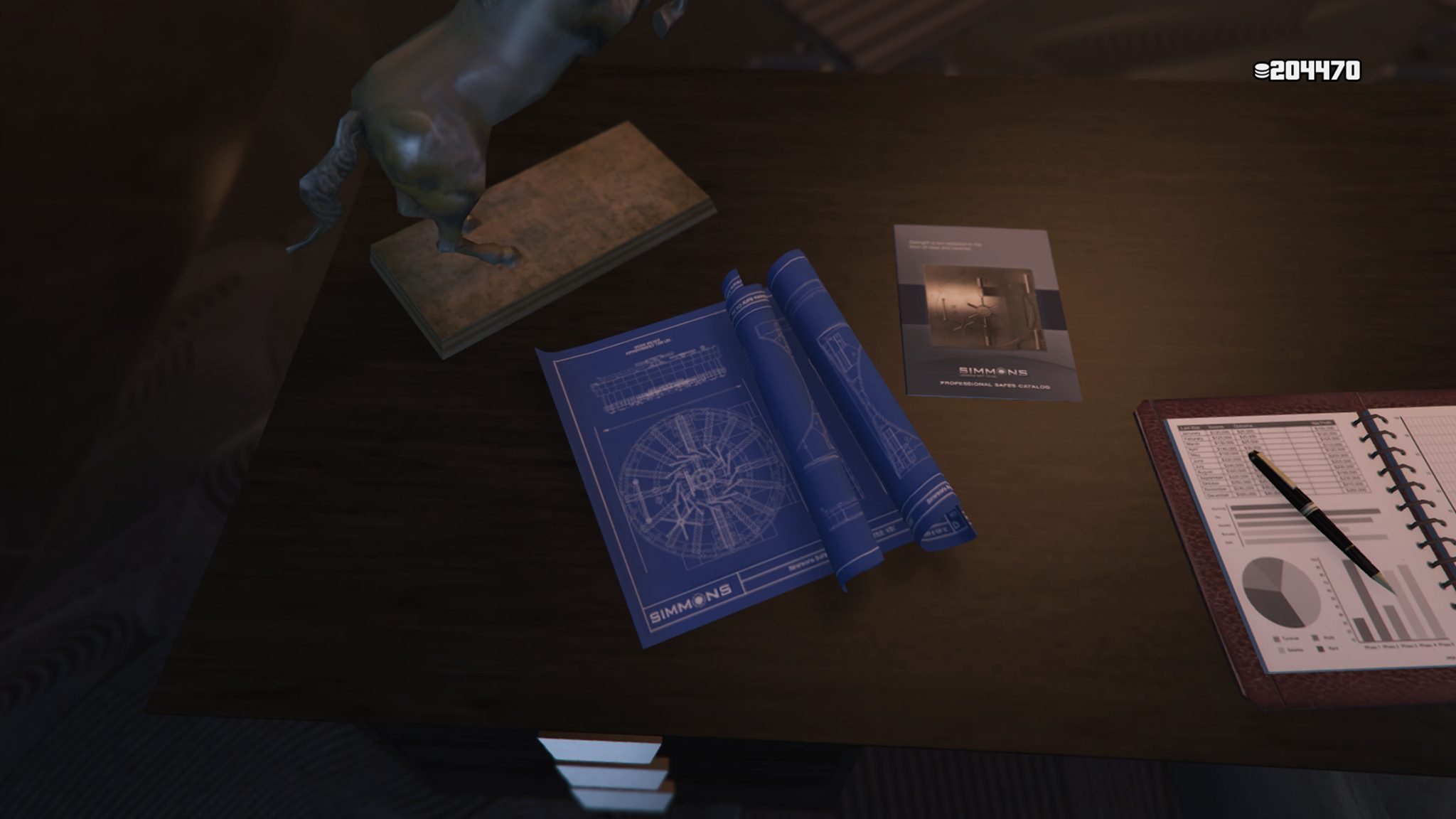Click the SIMMONS logo on the safes catalog

pos(992,371)
